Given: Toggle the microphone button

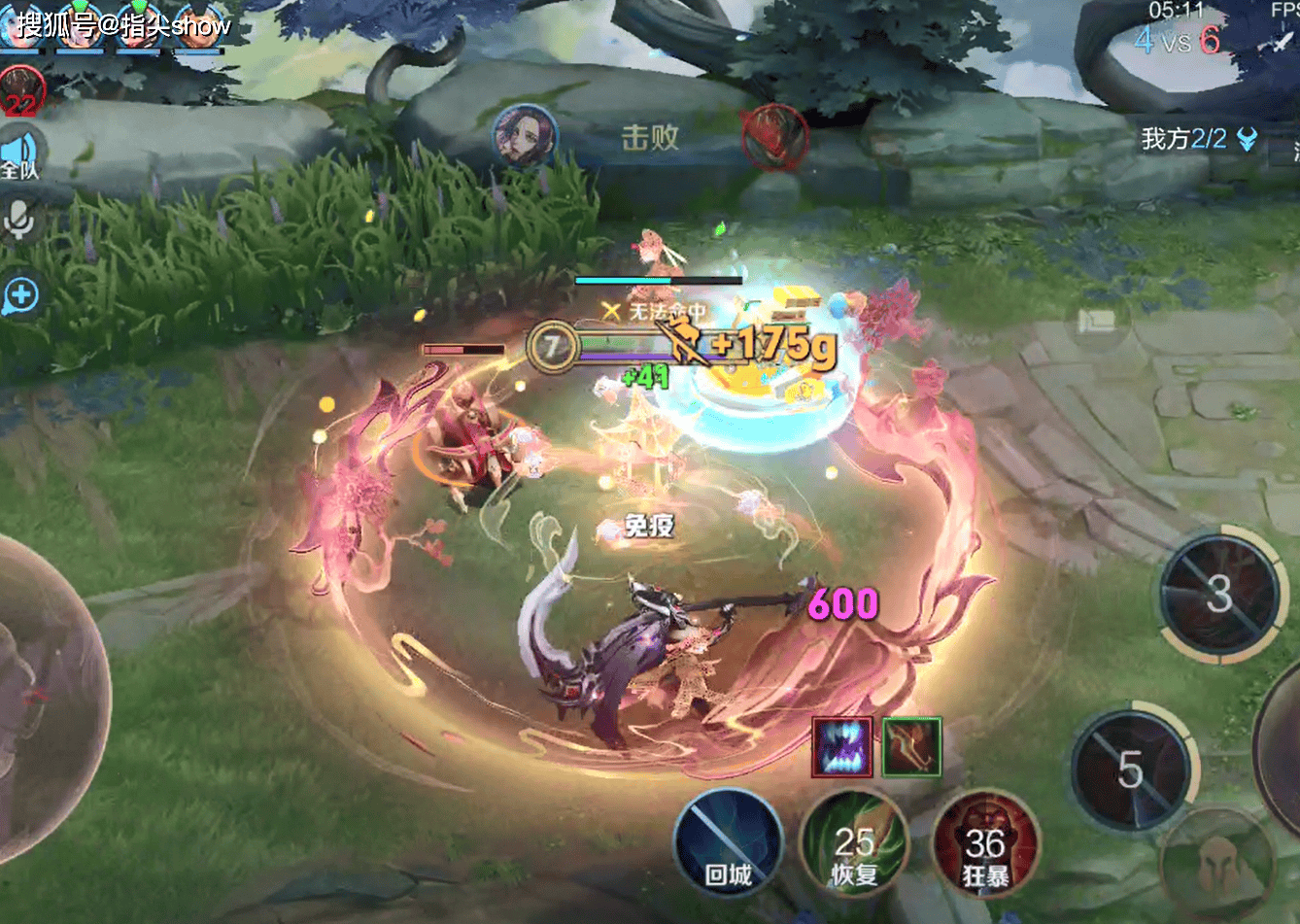Looking at the screenshot, I should pyautogui.click(x=19, y=220).
